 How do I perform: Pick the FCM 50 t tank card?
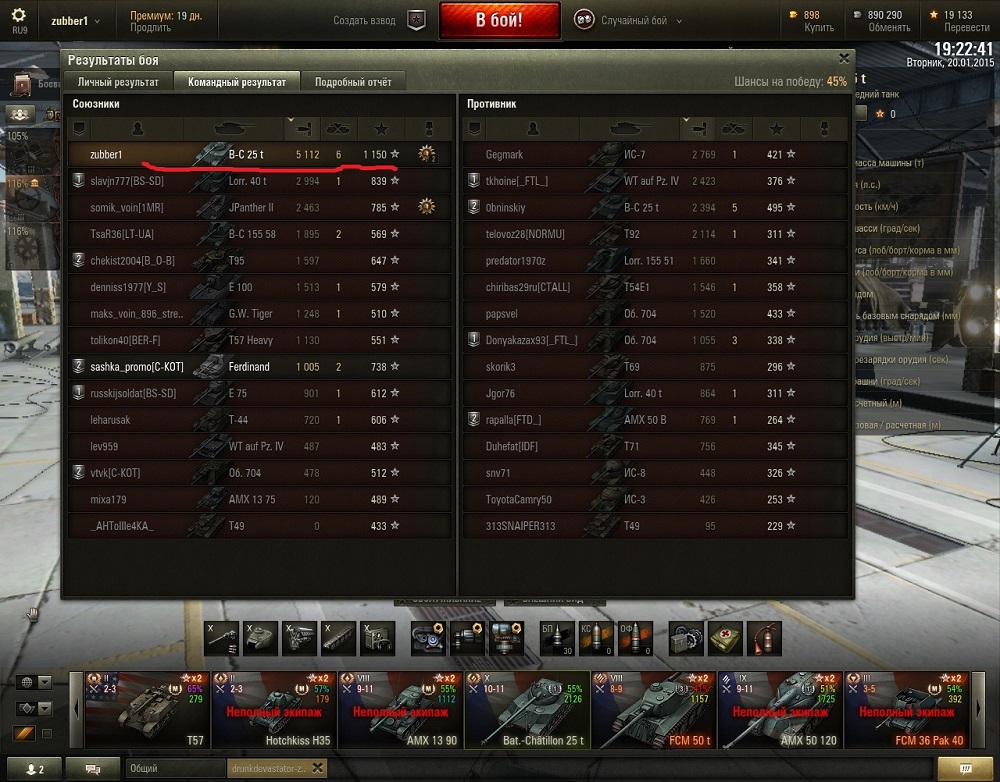(653, 710)
